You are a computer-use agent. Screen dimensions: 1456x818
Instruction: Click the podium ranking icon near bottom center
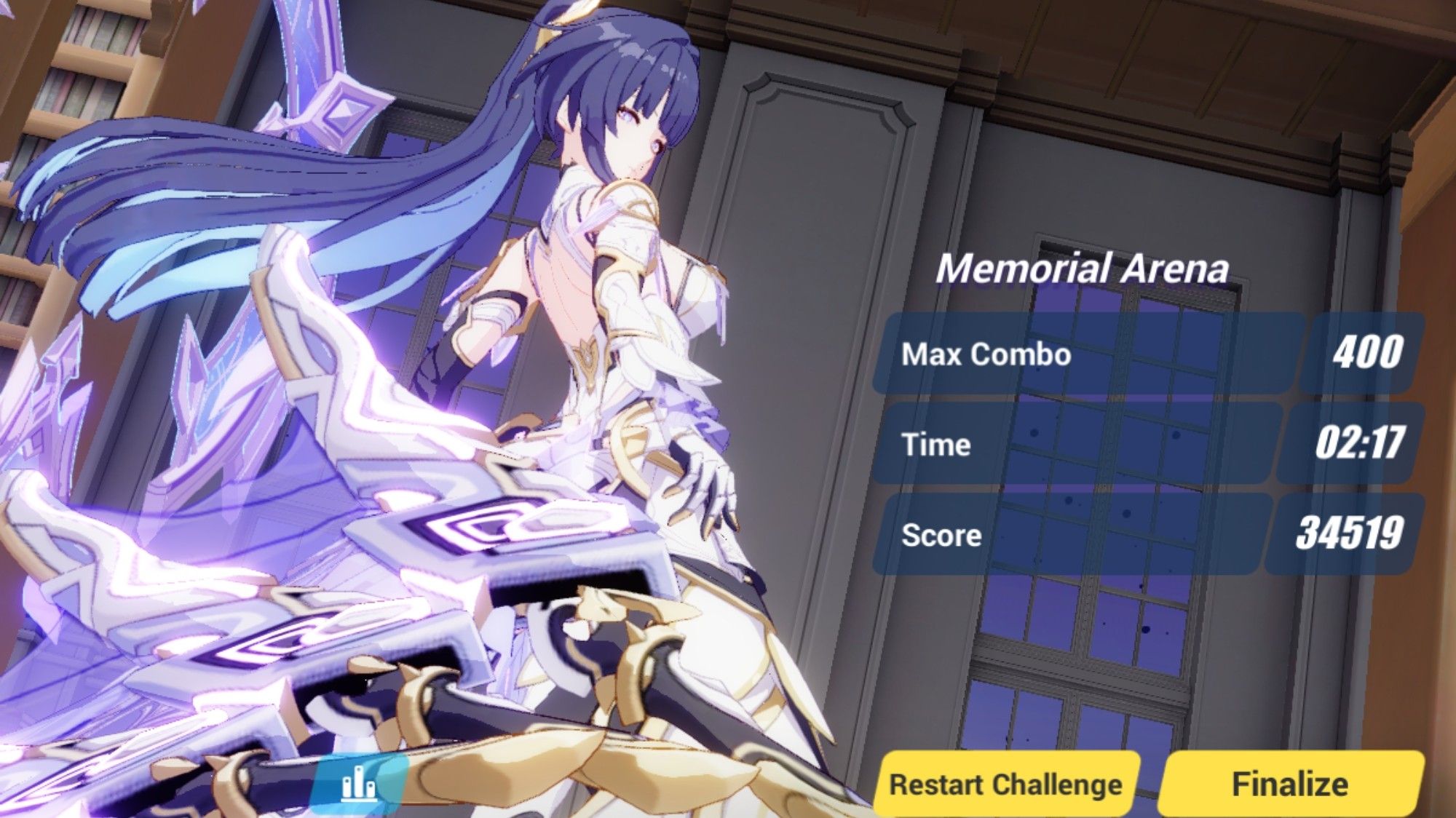tap(360, 785)
